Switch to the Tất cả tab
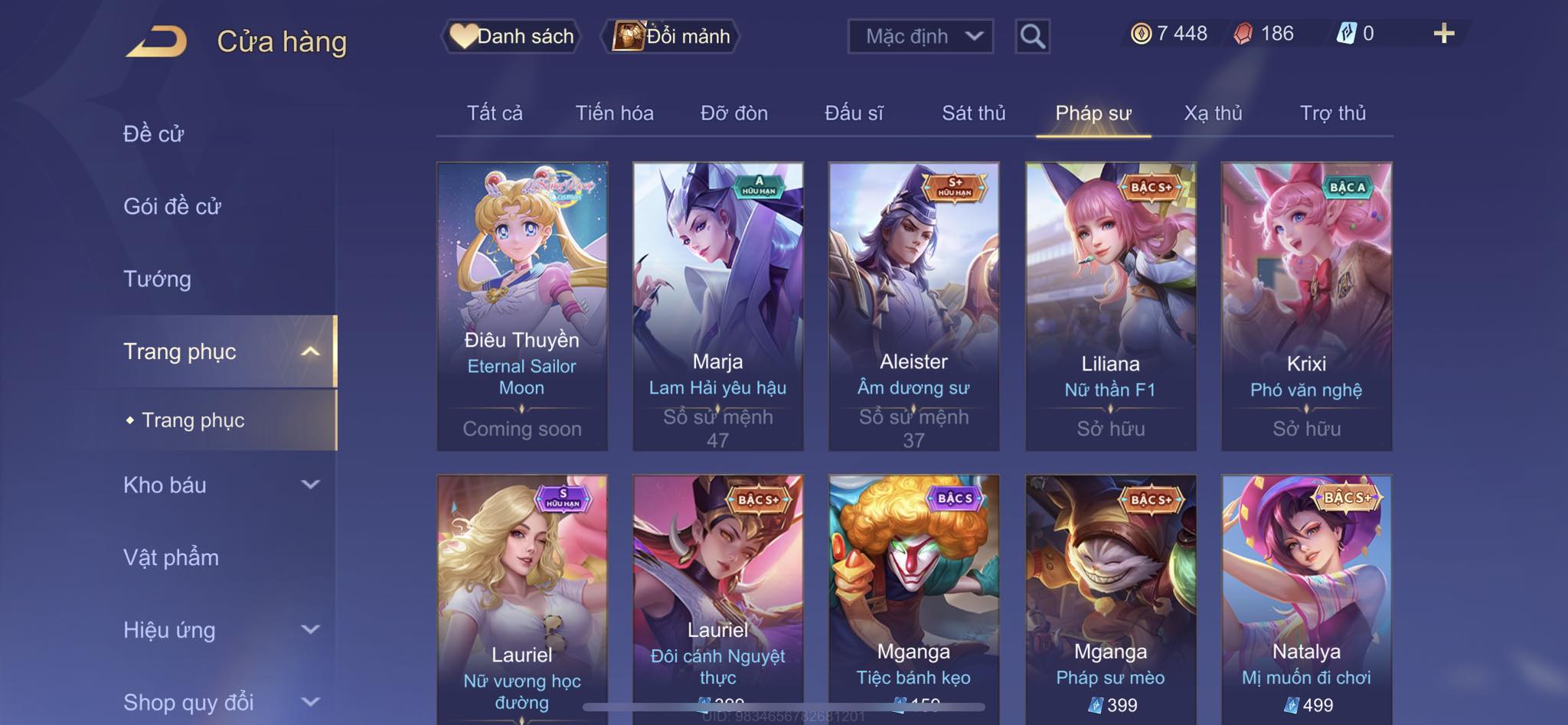1568x725 pixels. [x=495, y=113]
